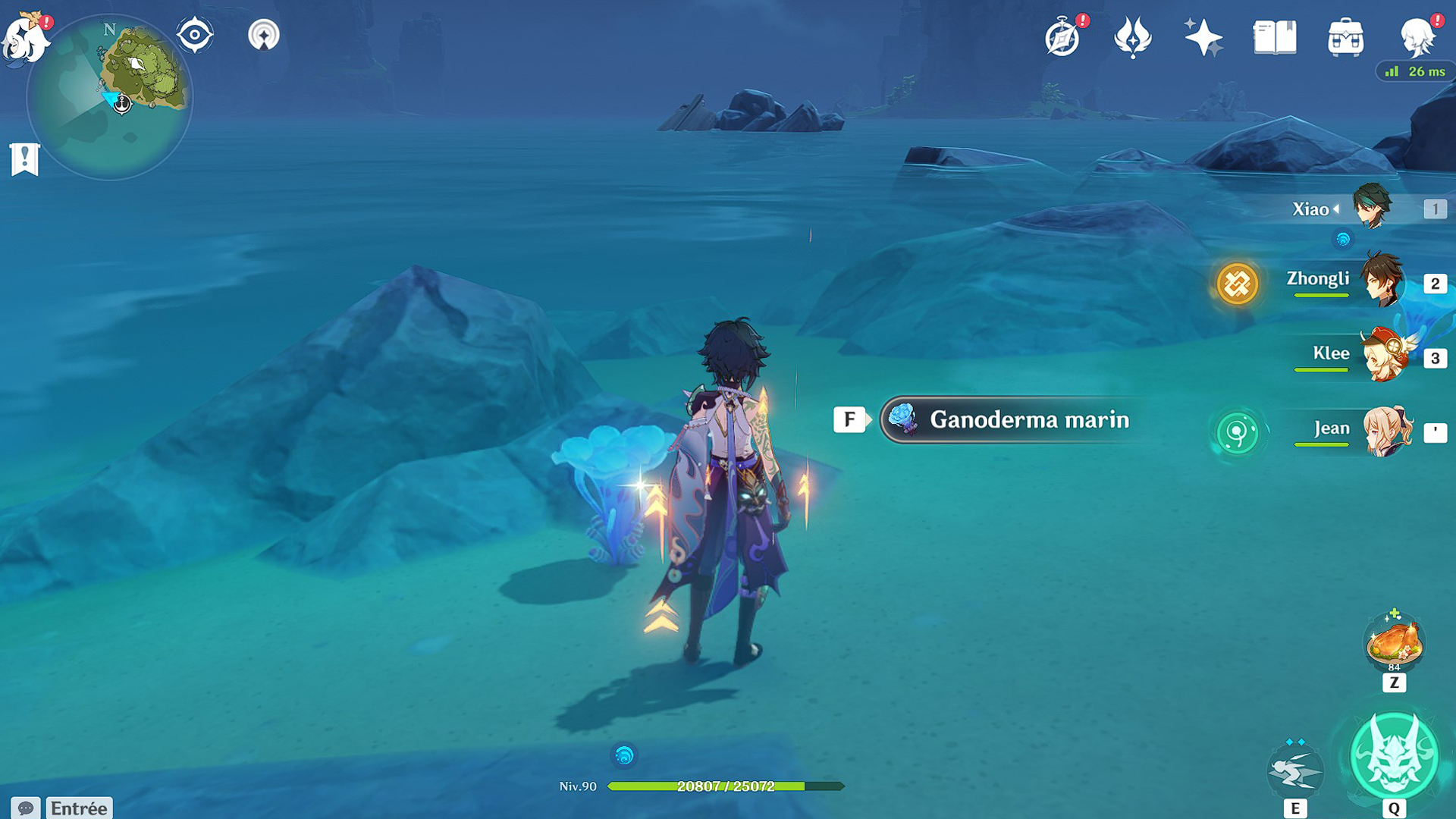Activate Xiao's elemental skill dash icon
This screenshot has height=819, width=1456.
pos(1295,770)
